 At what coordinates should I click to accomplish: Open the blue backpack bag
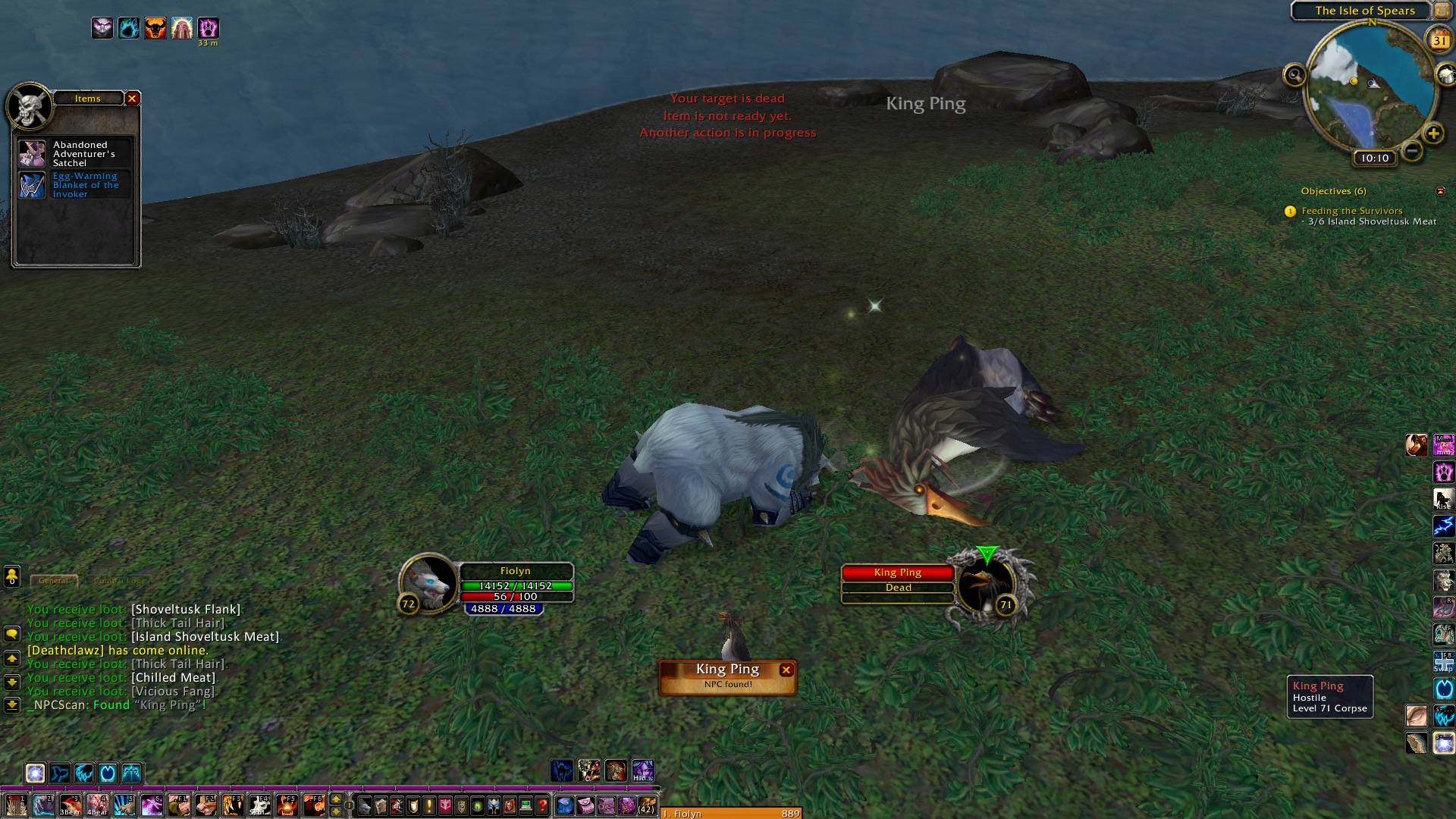click(565, 805)
